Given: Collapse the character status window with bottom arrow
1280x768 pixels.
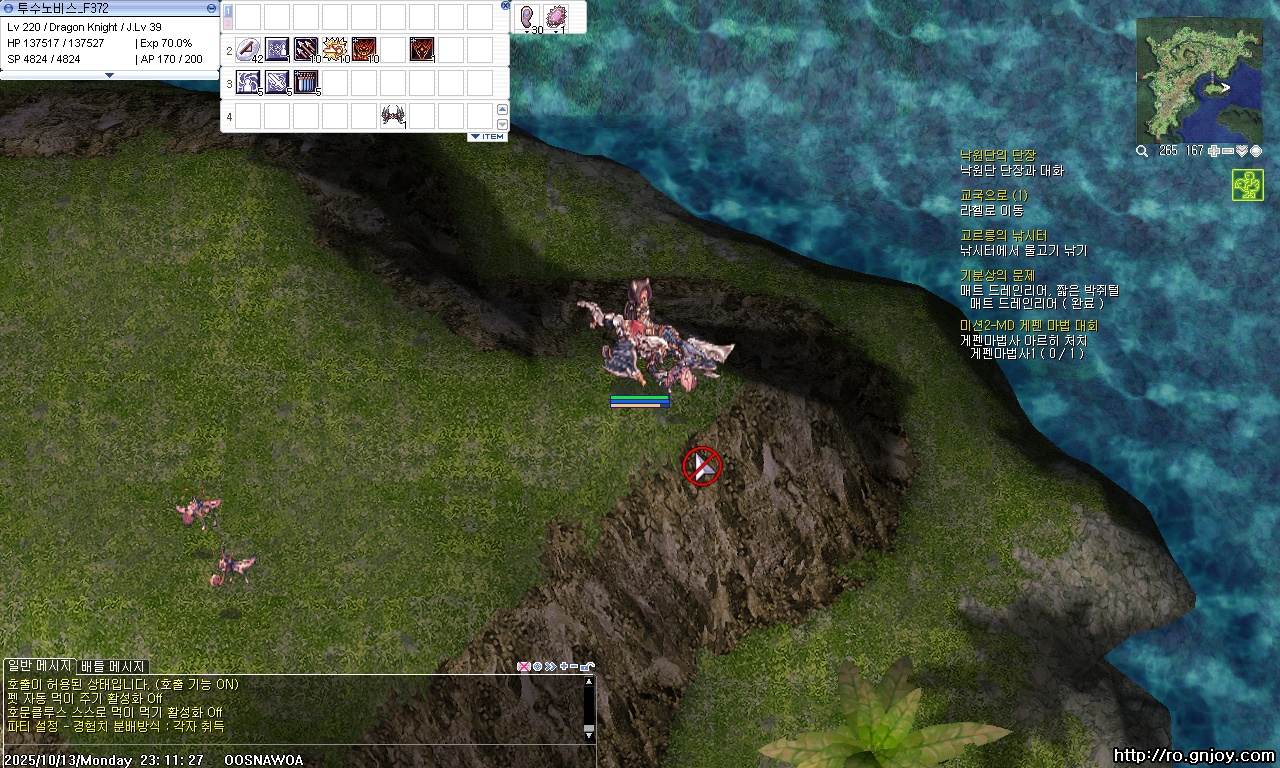Looking at the screenshot, I should tap(110, 75).
